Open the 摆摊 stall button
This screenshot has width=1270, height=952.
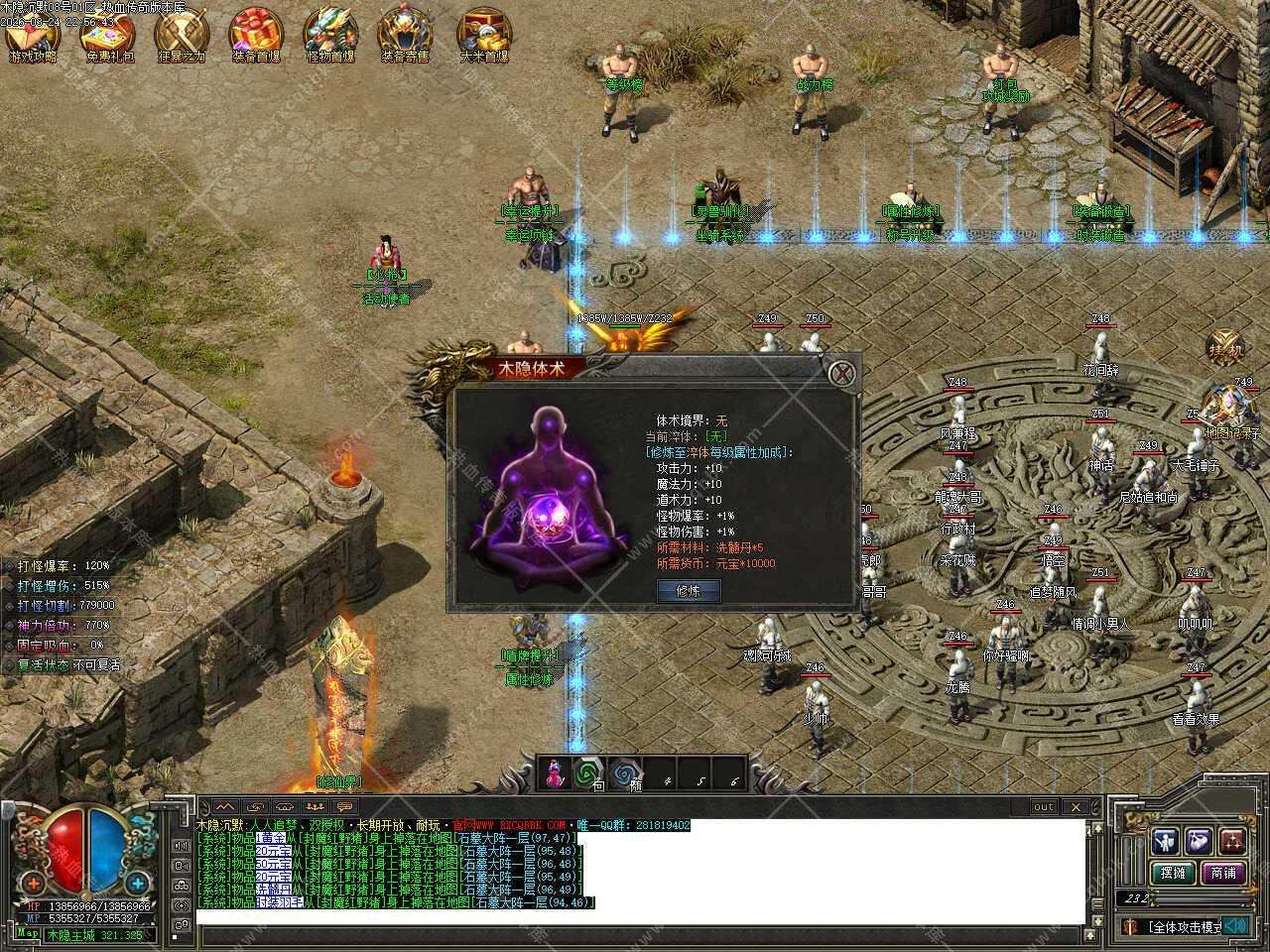(x=1173, y=874)
